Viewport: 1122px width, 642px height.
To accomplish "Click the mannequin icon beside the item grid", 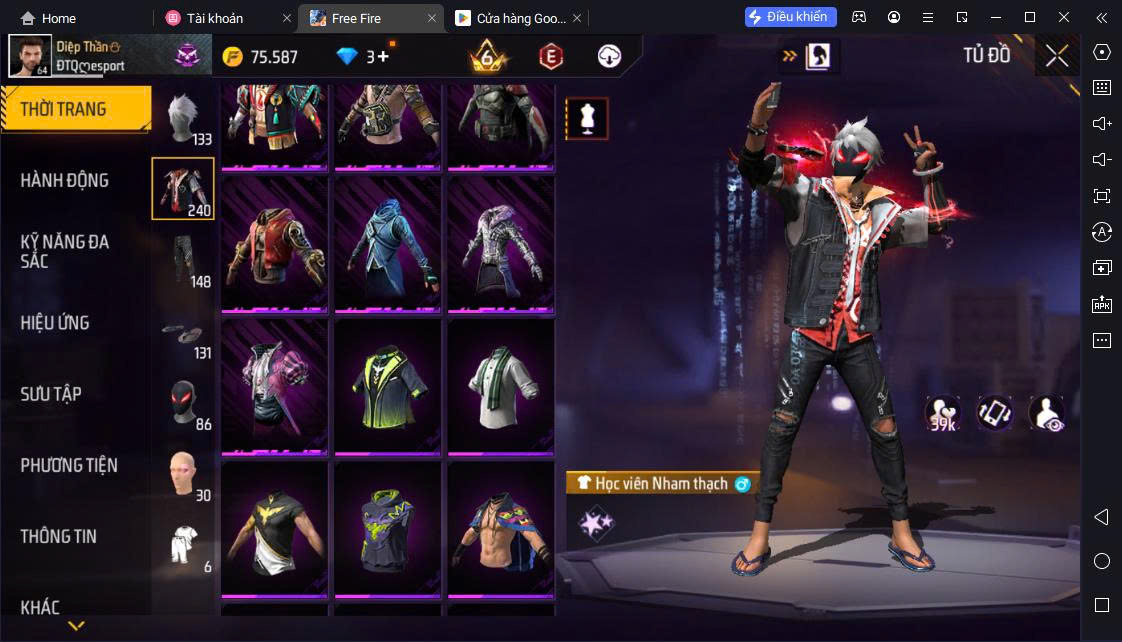I will (x=587, y=119).
